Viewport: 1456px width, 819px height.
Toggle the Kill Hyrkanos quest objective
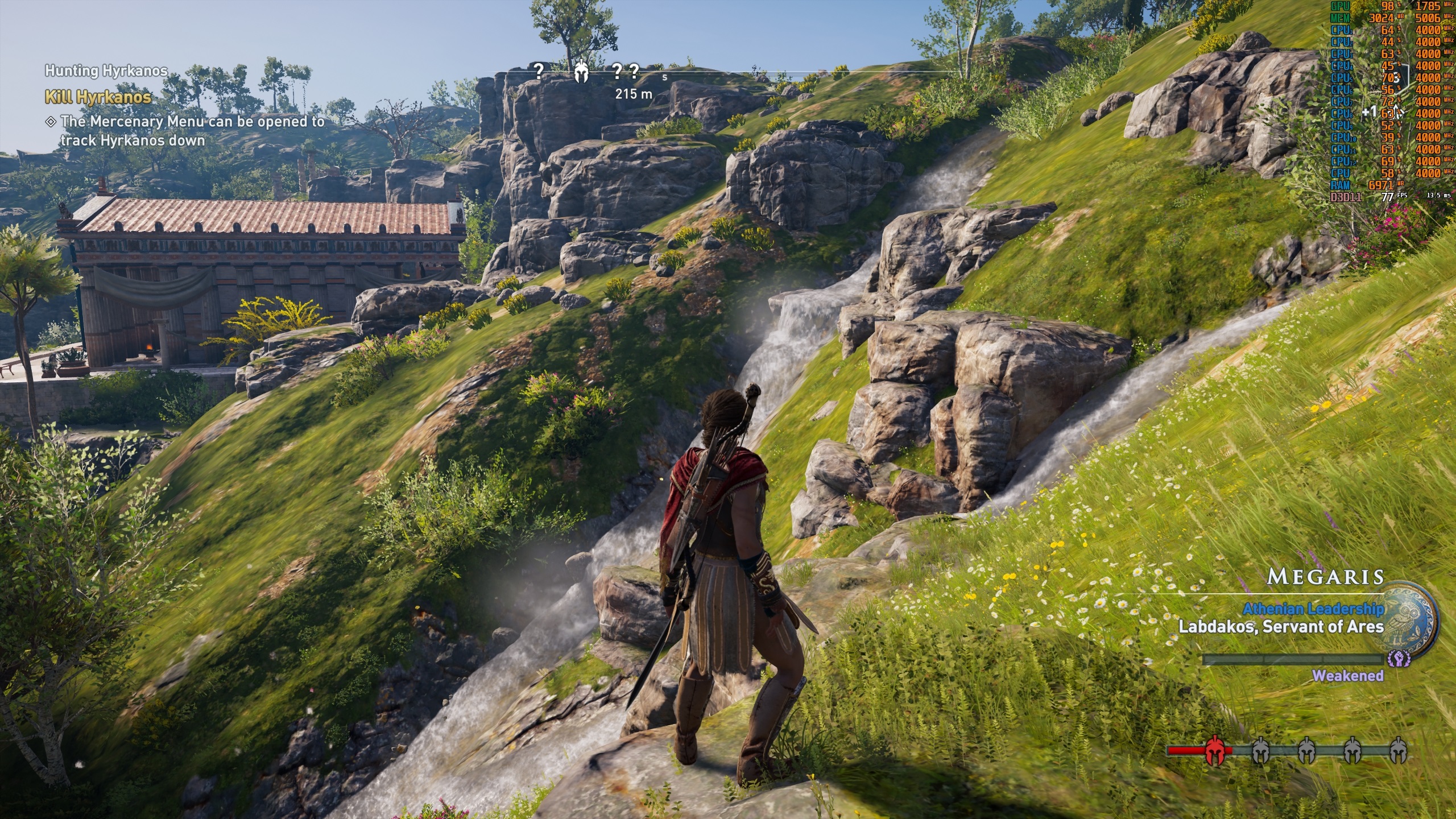pyautogui.click(x=98, y=97)
